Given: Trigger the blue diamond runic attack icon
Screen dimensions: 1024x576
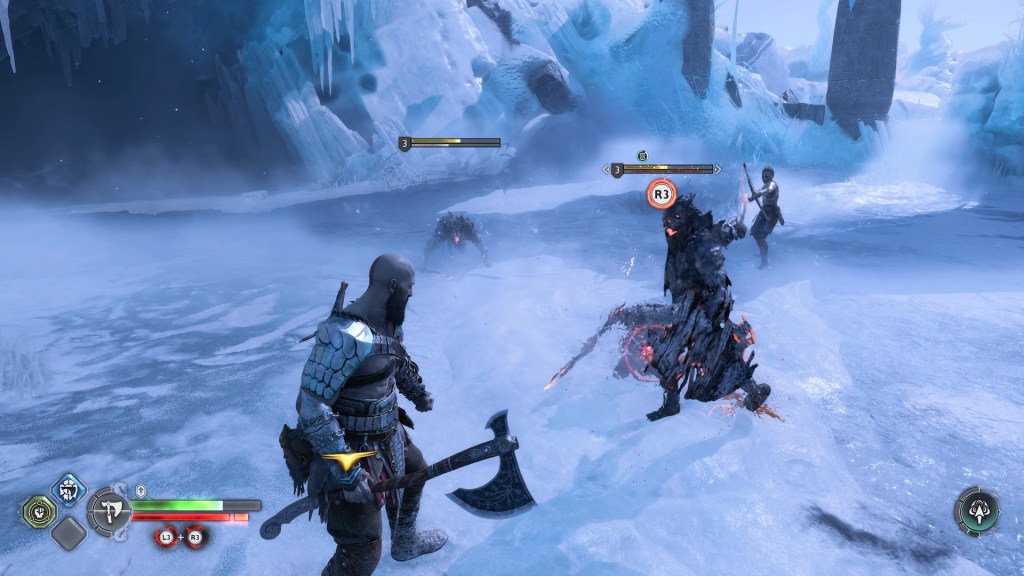Looking at the screenshot, I should coord(68,490).
